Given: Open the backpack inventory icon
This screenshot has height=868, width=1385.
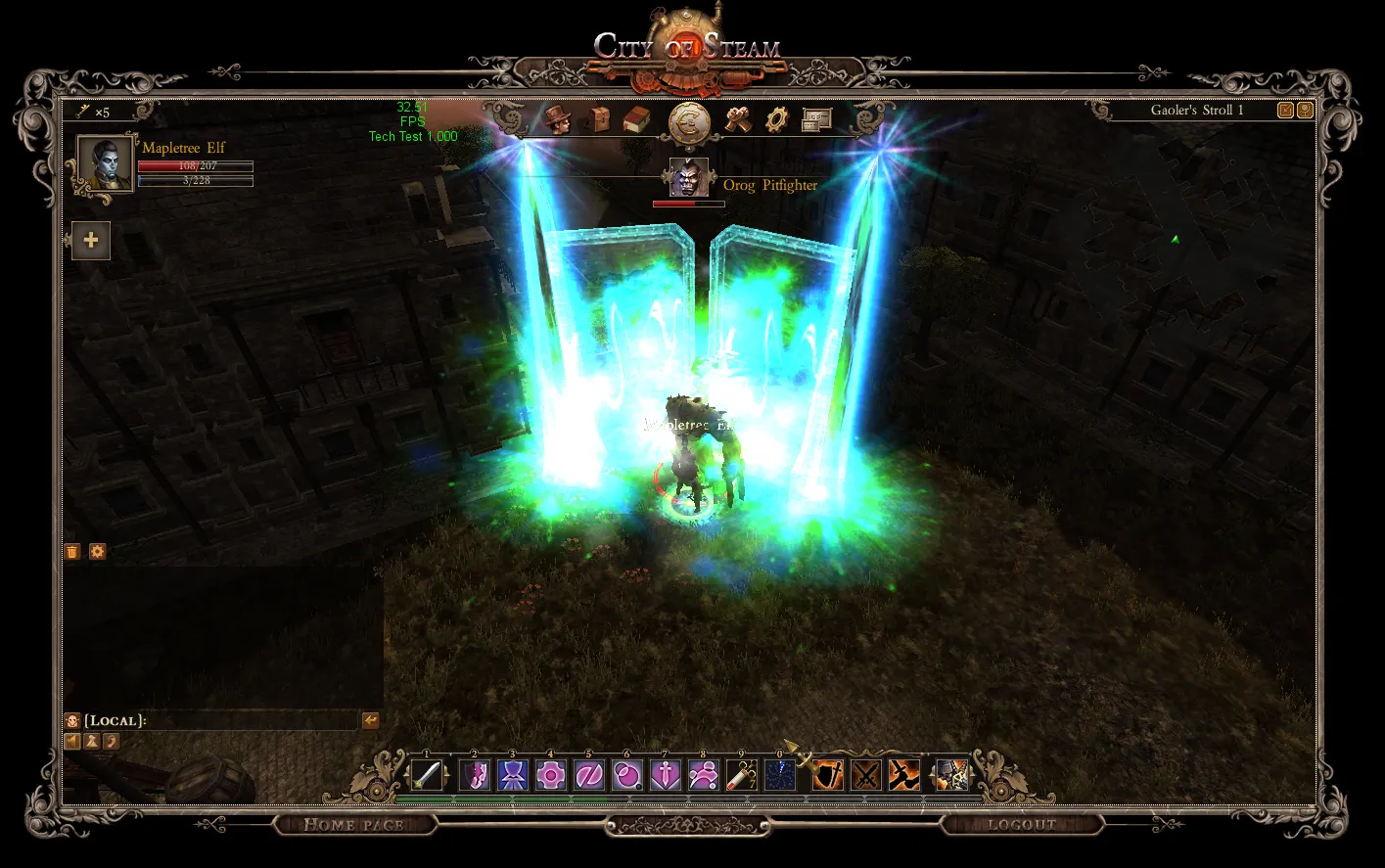Looking at the screenshot, I should click(597, 119).
